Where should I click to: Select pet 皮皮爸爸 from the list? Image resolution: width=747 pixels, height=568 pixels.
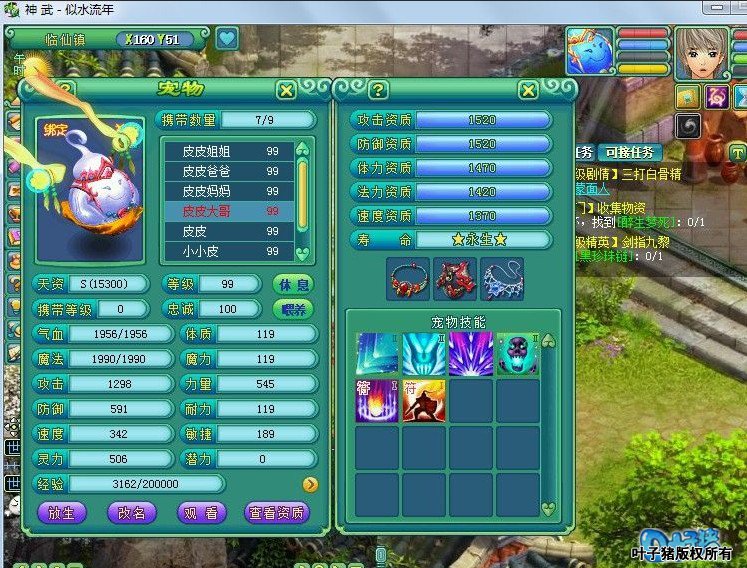click(228, 171)
